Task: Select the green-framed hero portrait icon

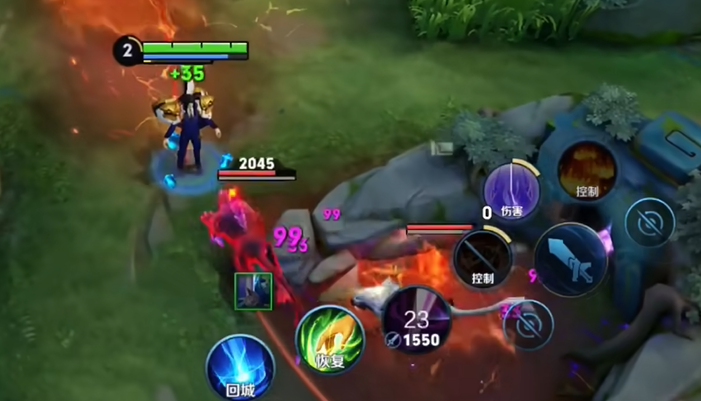Action: (253, 291)
